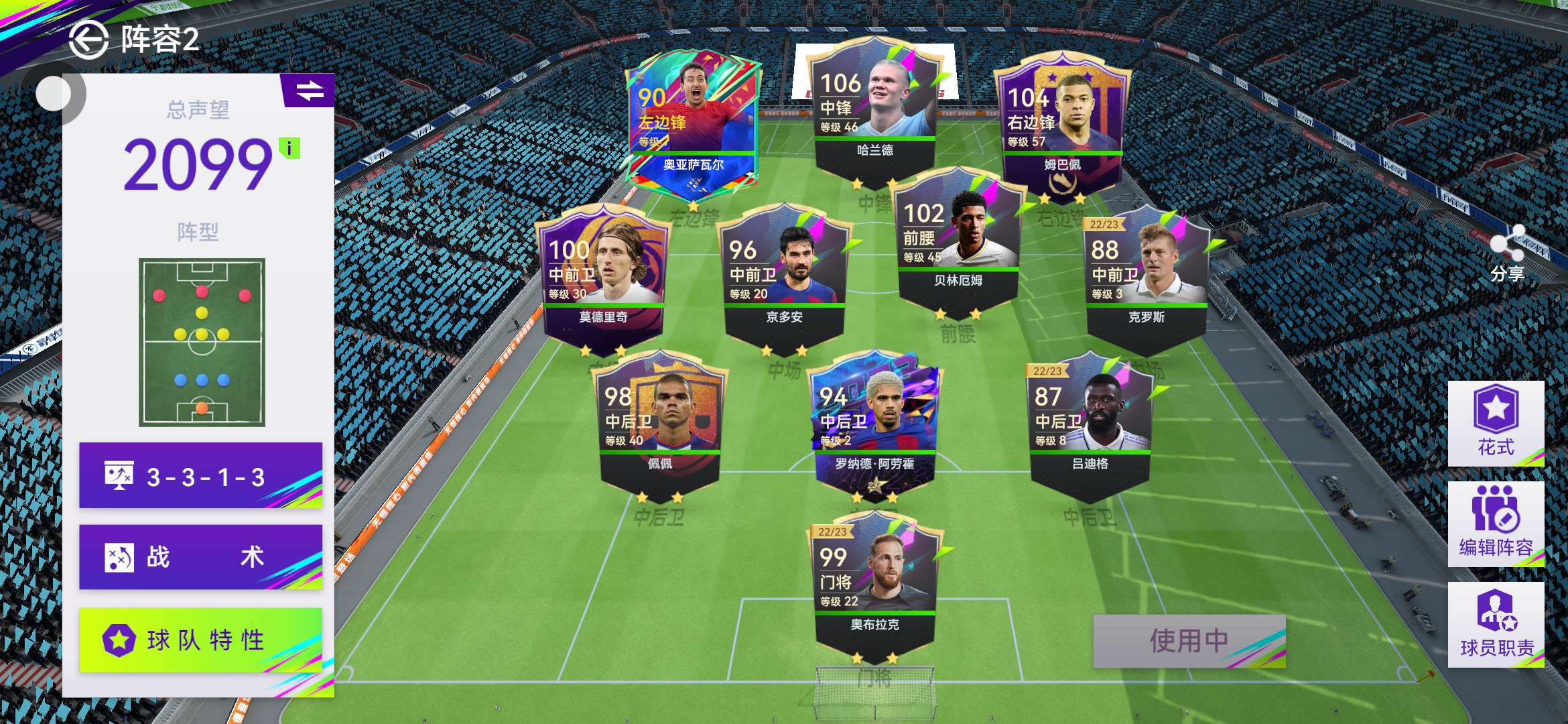Open the 花式 skill moves menu
This screenshot has width=1568, height=724.
coord(1496,424)
